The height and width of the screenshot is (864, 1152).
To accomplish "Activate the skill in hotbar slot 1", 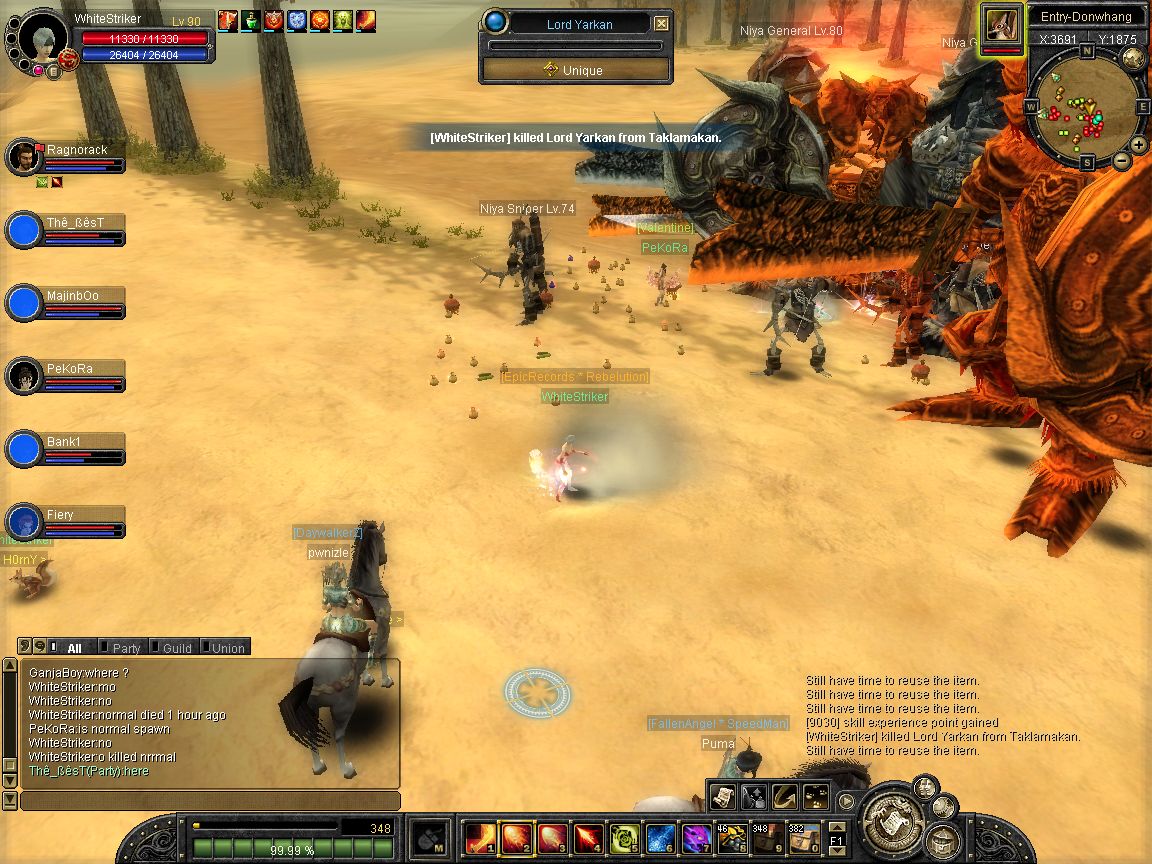I will click(x=480, y=837).
